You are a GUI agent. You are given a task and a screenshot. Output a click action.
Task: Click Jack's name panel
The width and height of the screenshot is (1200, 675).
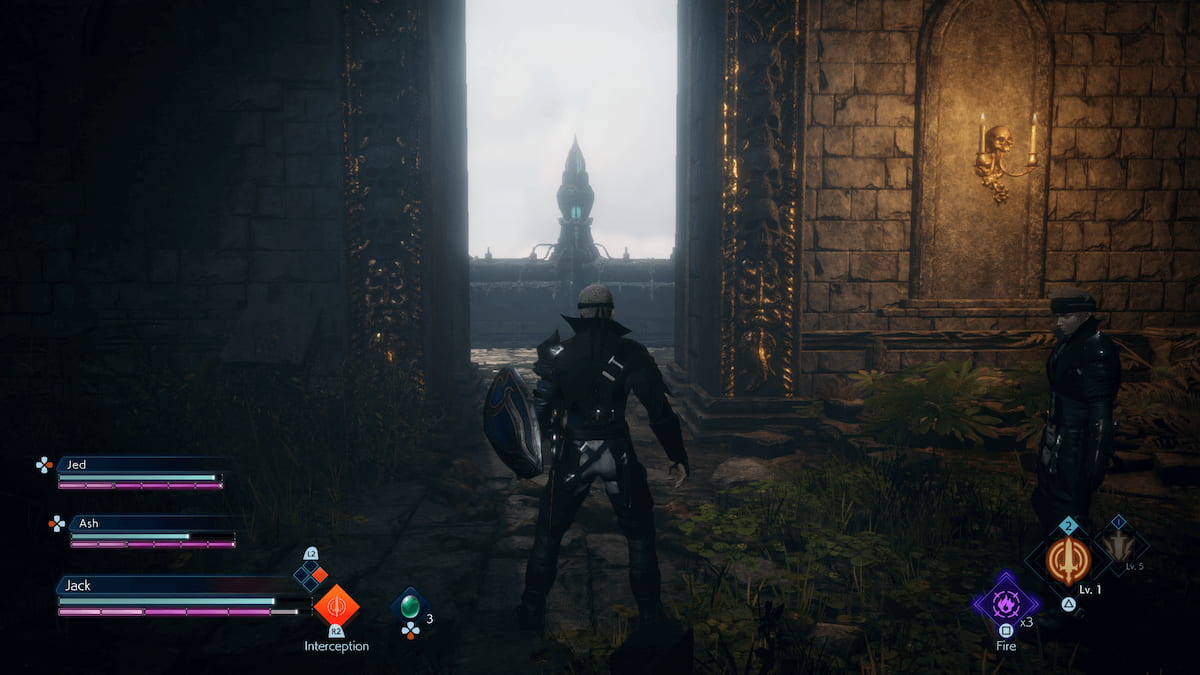170,585
